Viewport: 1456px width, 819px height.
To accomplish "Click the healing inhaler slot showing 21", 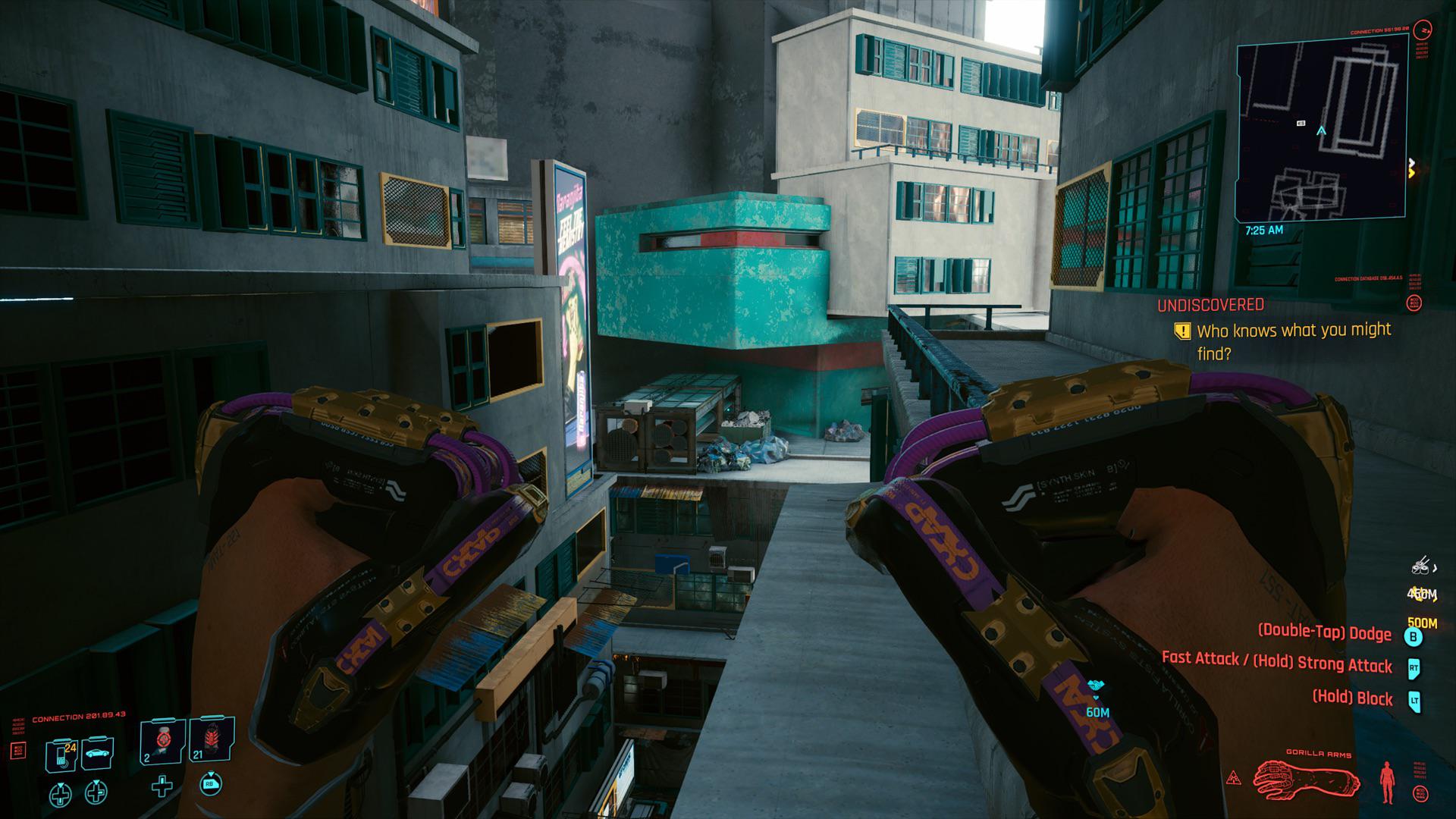I will (212, 742).
